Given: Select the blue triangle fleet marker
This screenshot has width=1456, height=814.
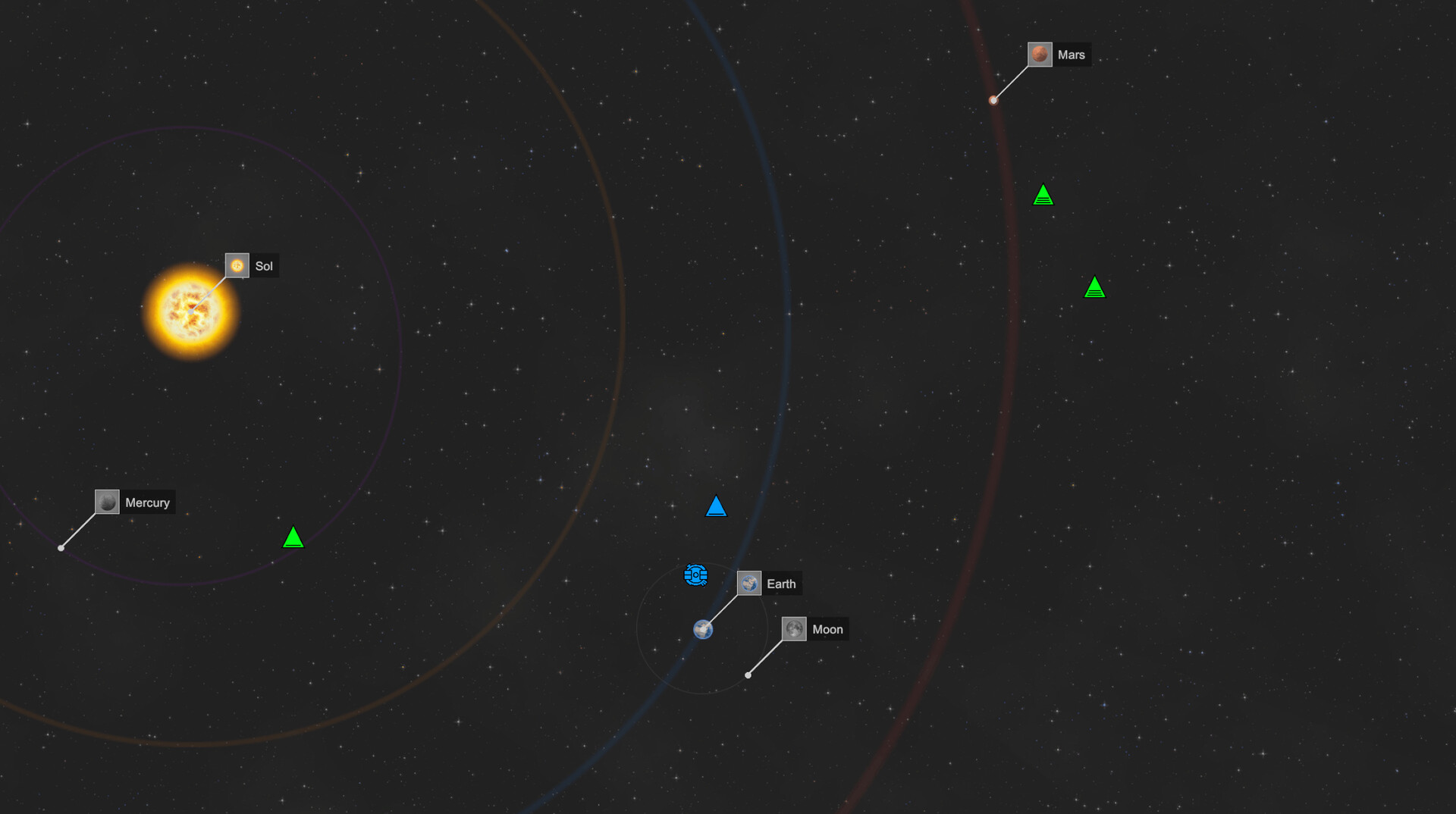Looking at the screenshot, I should click(716, 507).
